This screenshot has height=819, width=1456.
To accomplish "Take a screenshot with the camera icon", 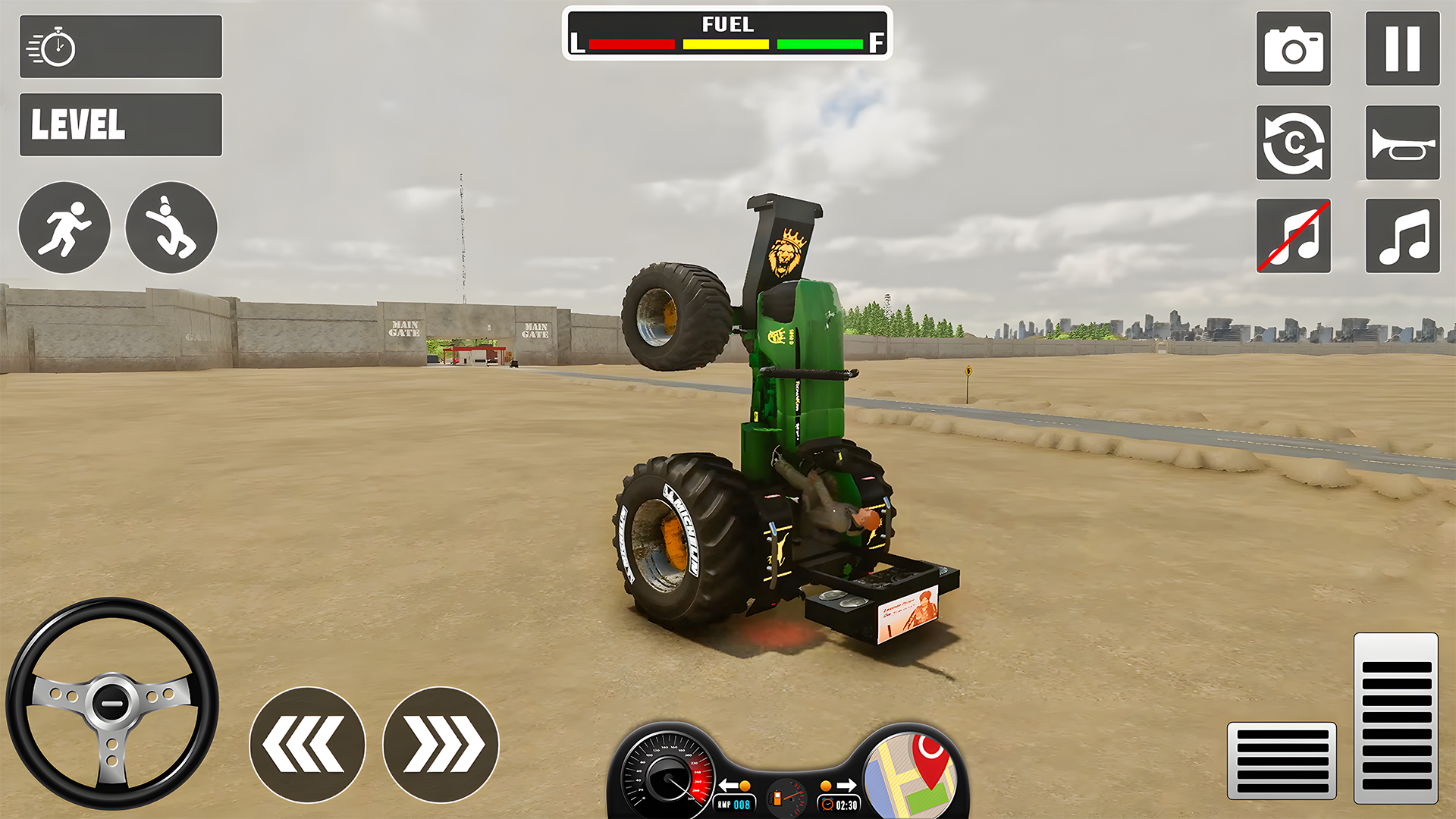I will pyautogui.click(x=1294, y=49).
